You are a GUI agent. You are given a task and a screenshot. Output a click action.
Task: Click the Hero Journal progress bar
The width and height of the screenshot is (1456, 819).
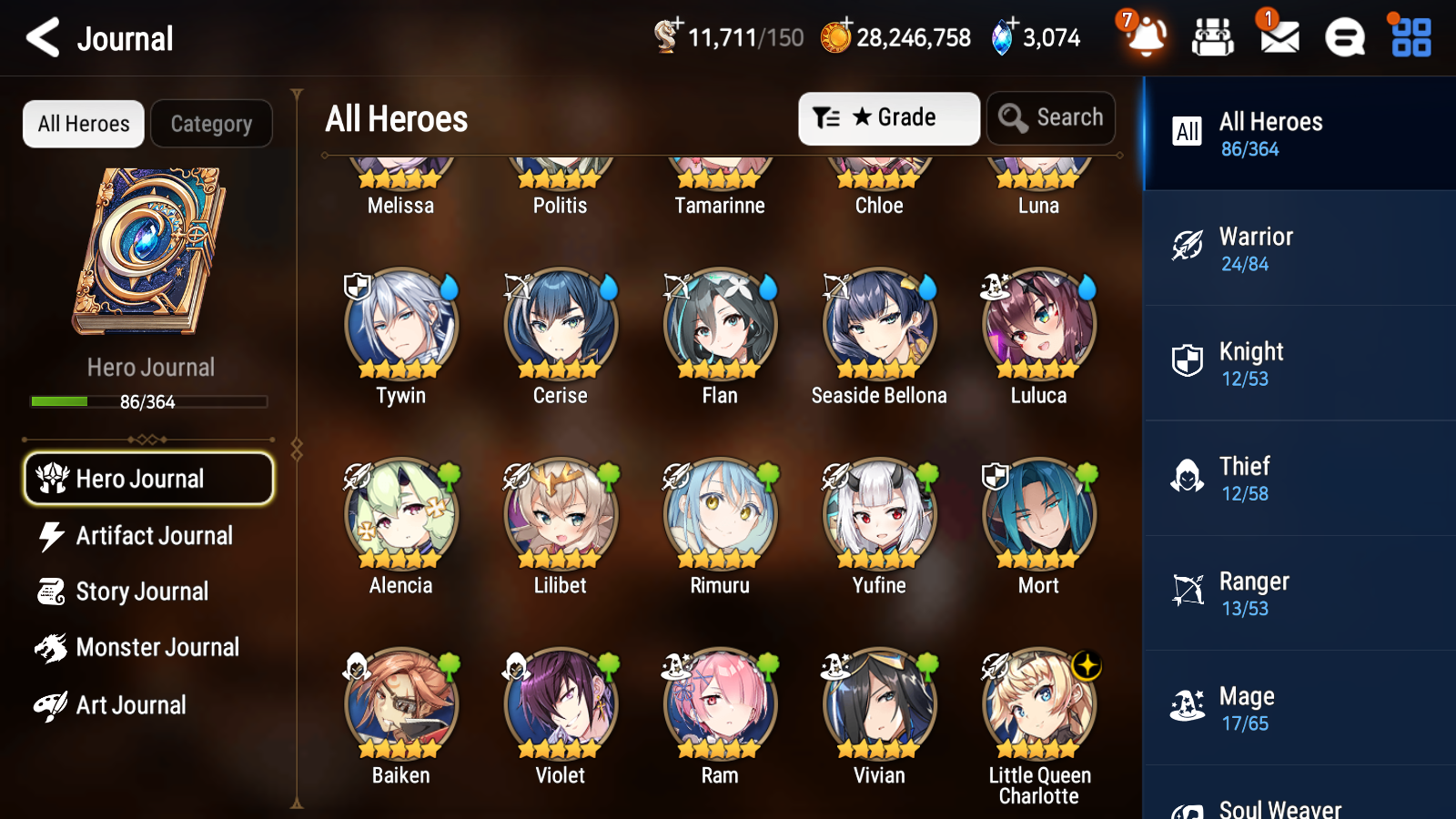coord(148,401)
